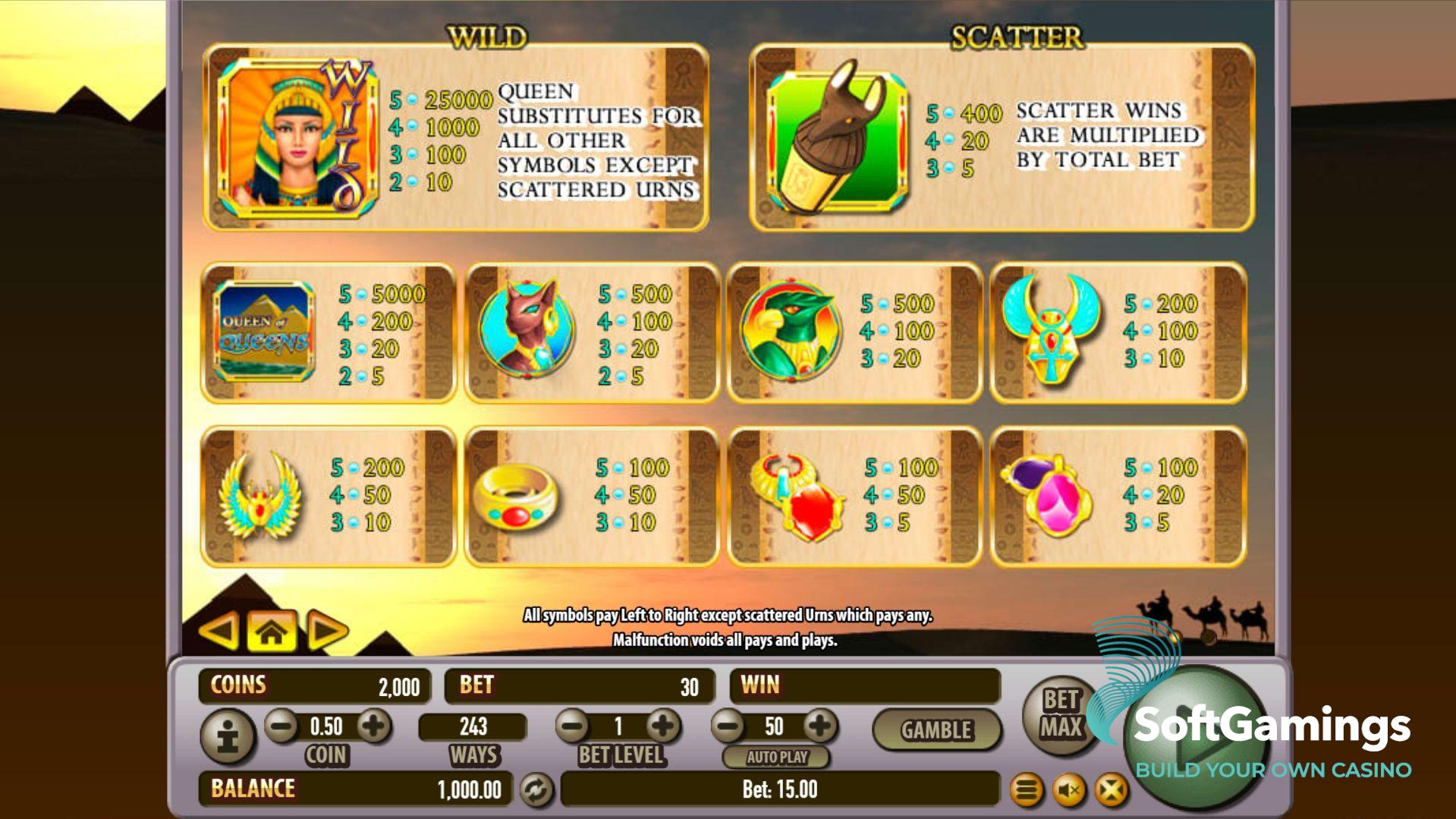
Task: Reduce the auto play spin count
Action: (x=728, y=726)
